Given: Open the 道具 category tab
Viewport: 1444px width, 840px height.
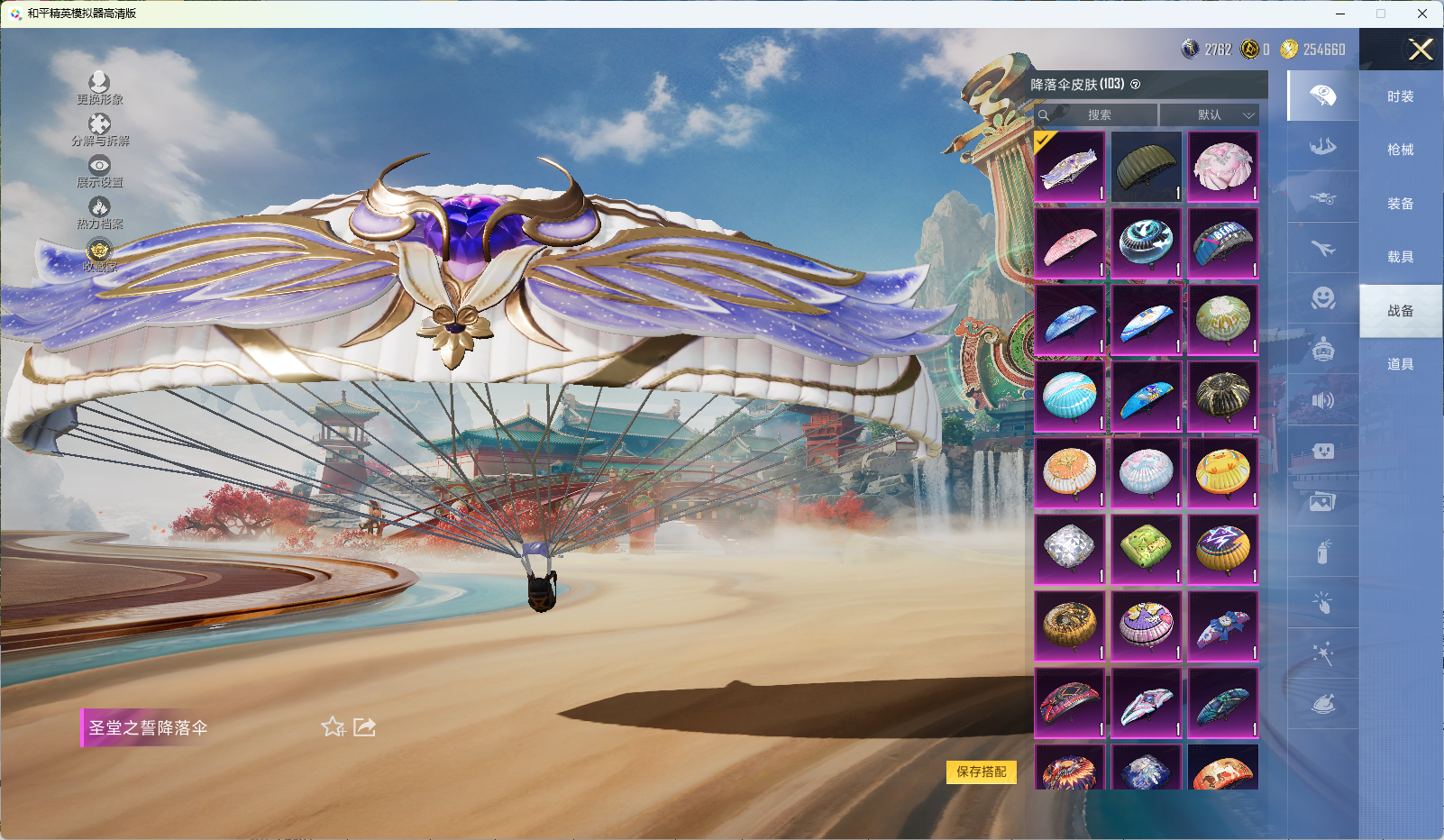Looking at the screenshot, I should tap(1400, 364).
